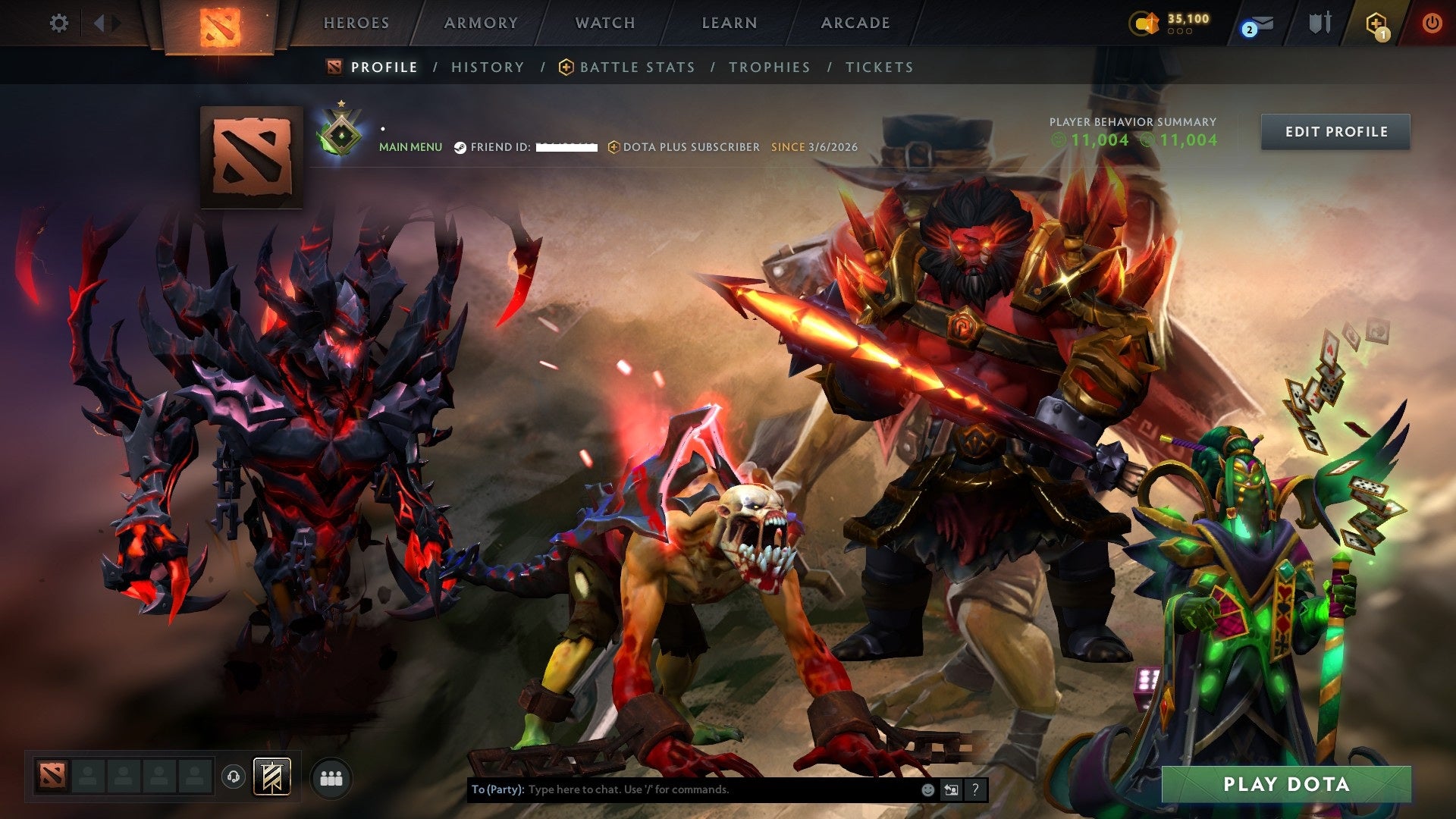
Task: Open the settings gear
Action: (x=59, y=24)
